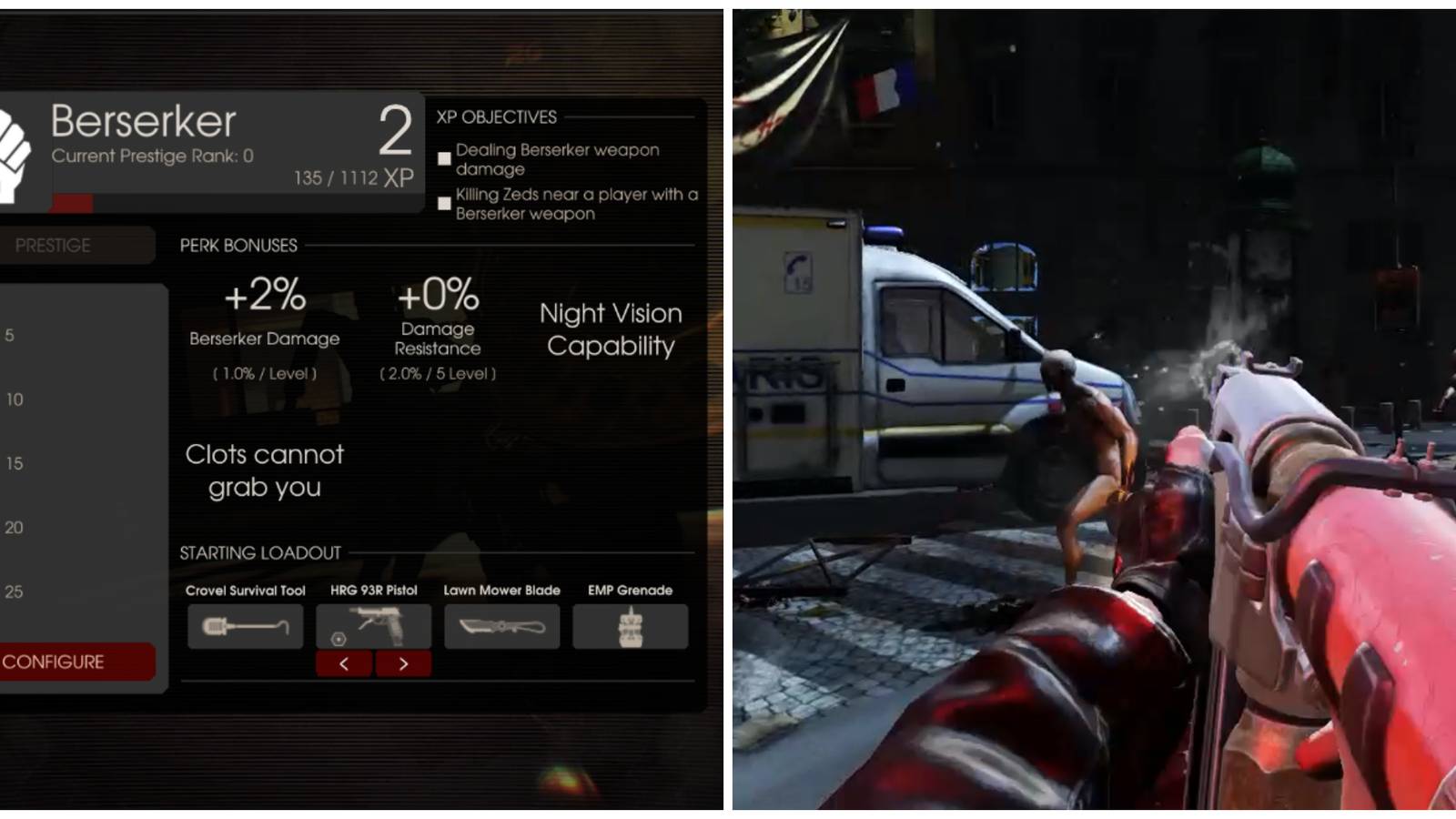Switch to the XP Objectives section

pyautogui.click(x=497, y=116)
